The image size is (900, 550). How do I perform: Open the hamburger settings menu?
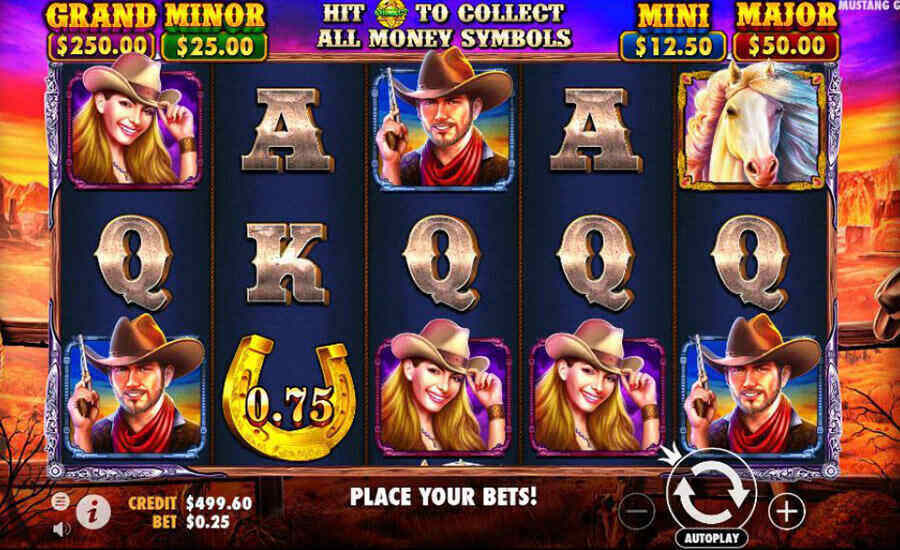tap(61, 500)
